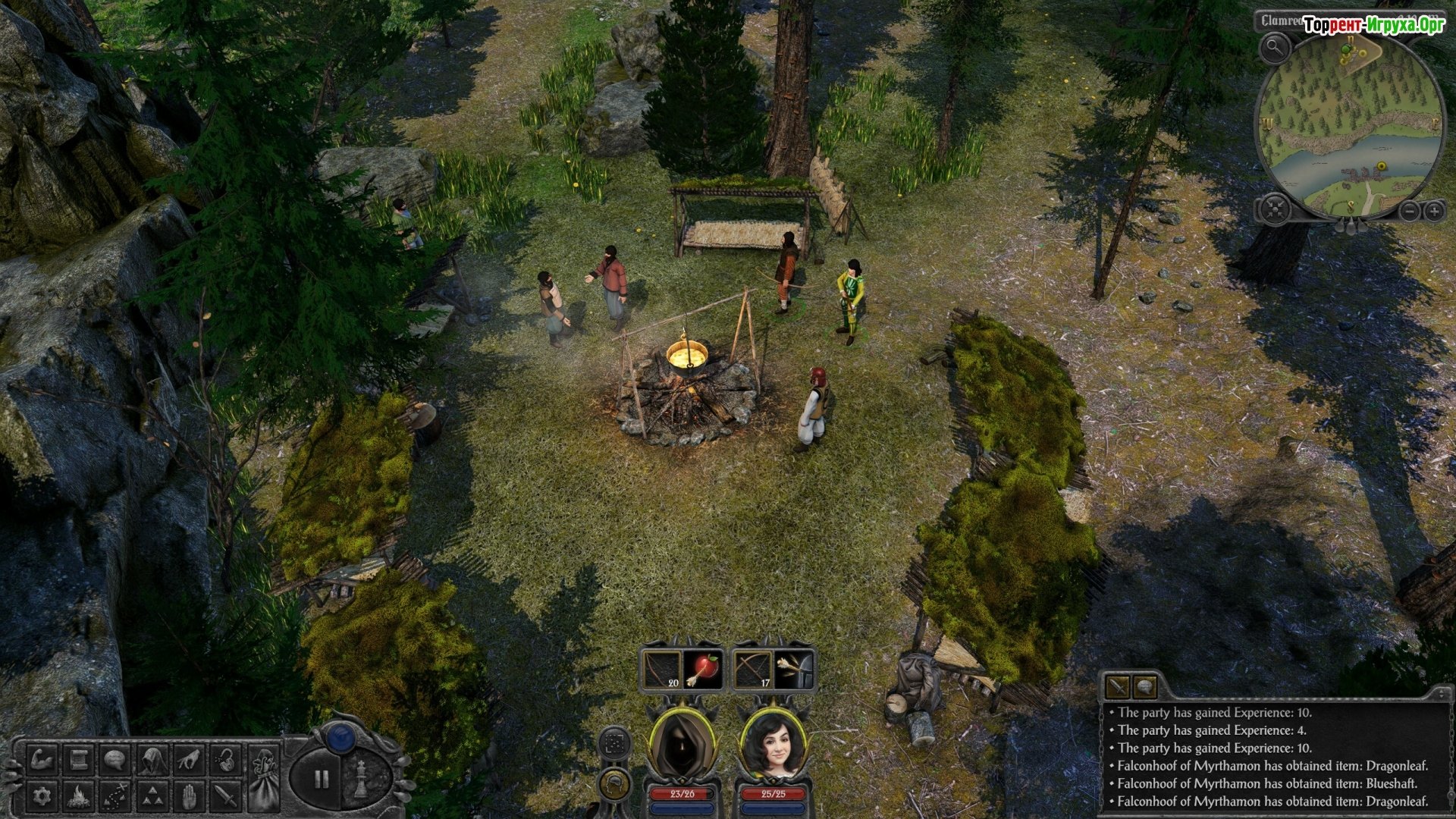Activate the open padlock lockpick icon
This screenshot has width=1456, height=819.
coord(225,759)
